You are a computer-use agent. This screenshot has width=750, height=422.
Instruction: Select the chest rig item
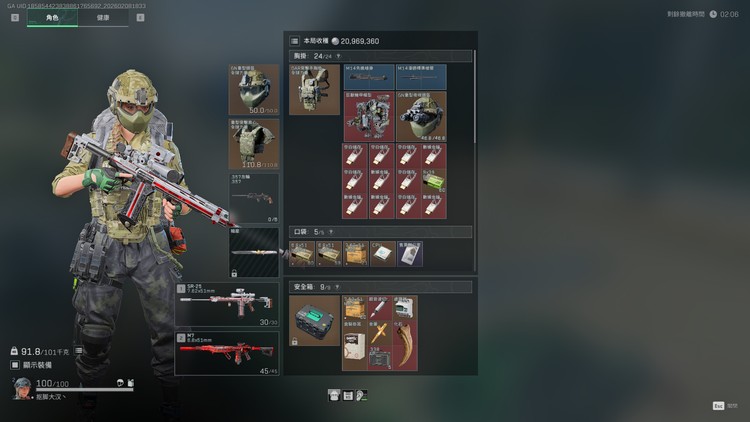click(314, 90)
